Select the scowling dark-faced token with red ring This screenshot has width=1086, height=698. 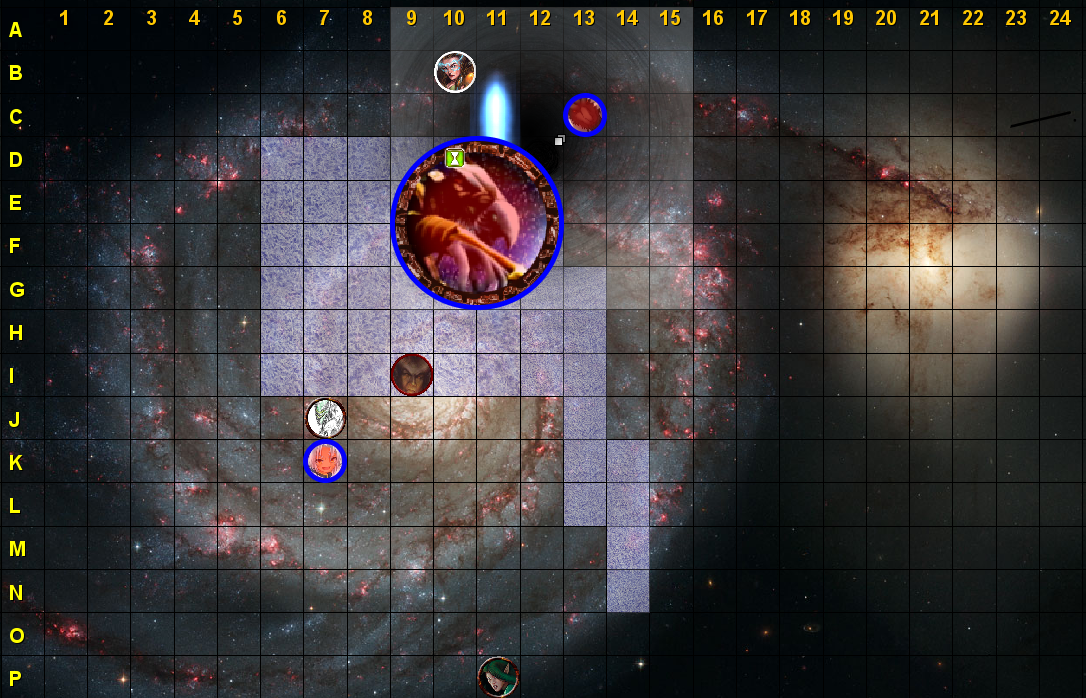coord(412,375)
